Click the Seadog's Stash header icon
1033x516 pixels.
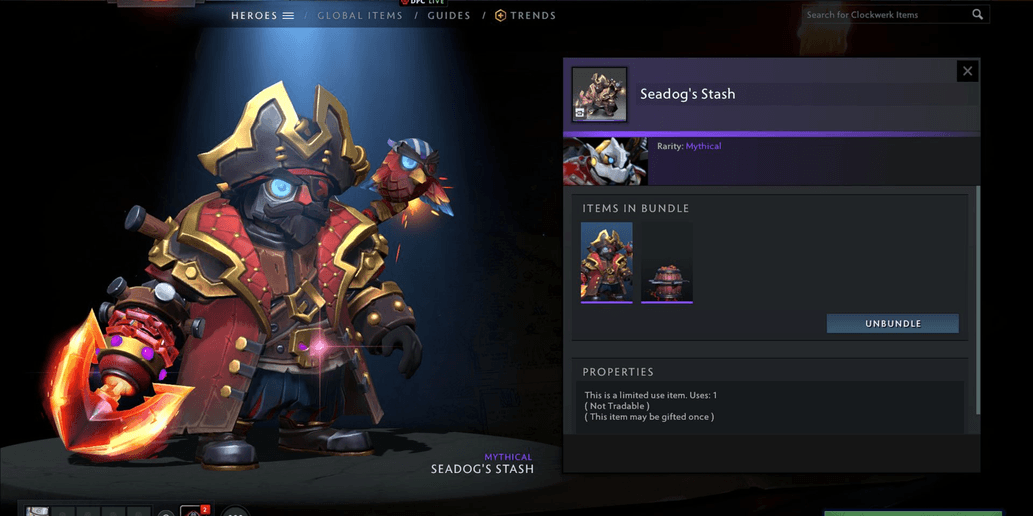click(599, 94)
